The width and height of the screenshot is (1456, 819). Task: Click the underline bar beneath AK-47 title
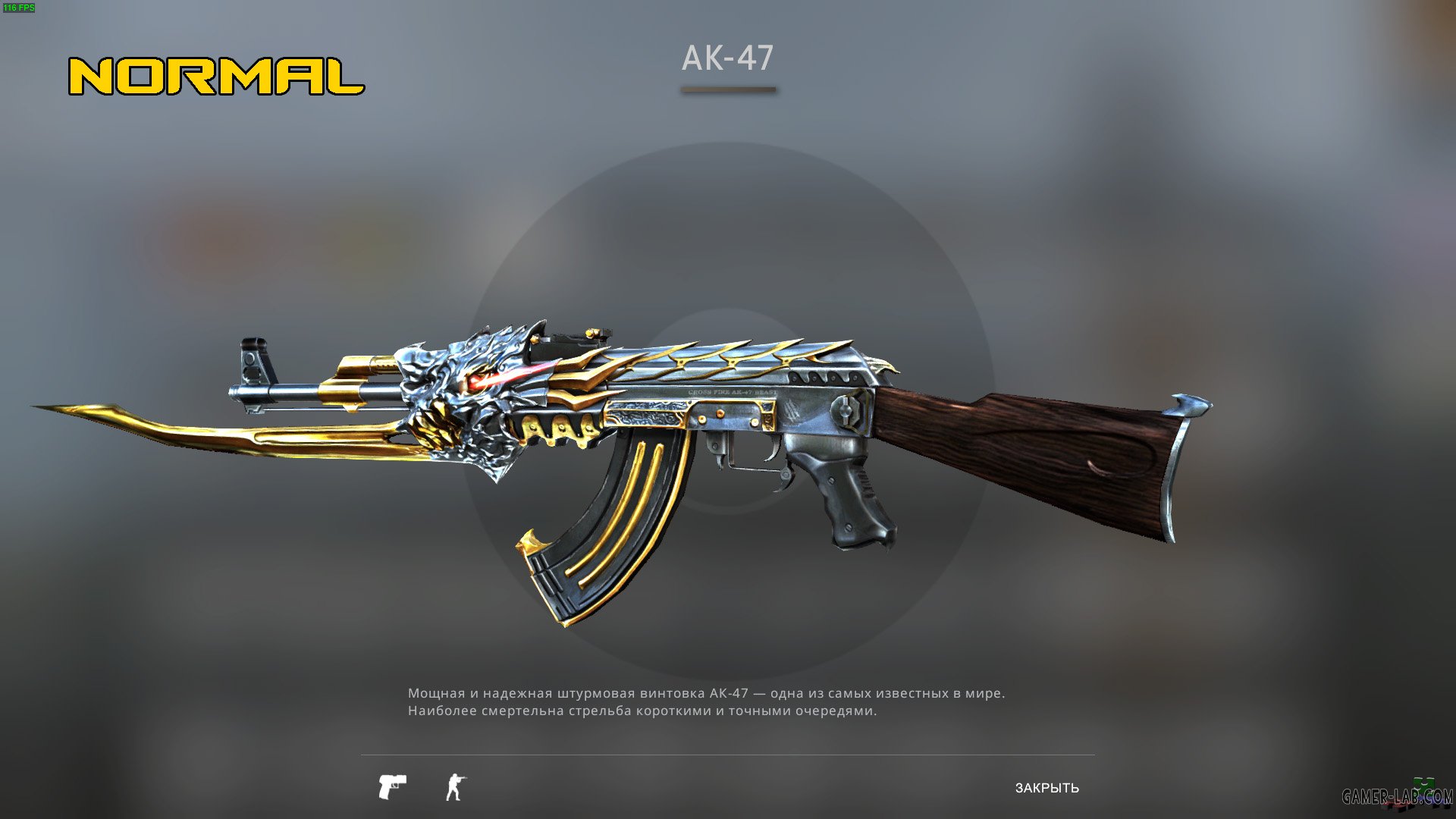(726, 89)
